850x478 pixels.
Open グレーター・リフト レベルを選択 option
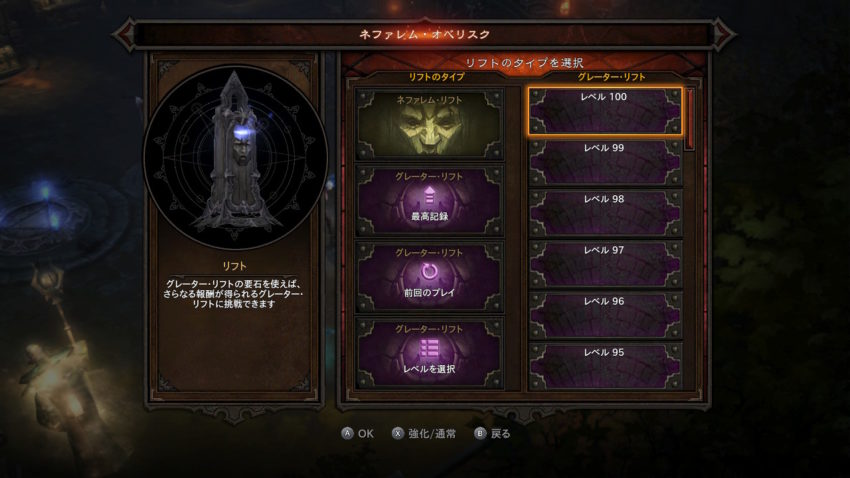430,351
